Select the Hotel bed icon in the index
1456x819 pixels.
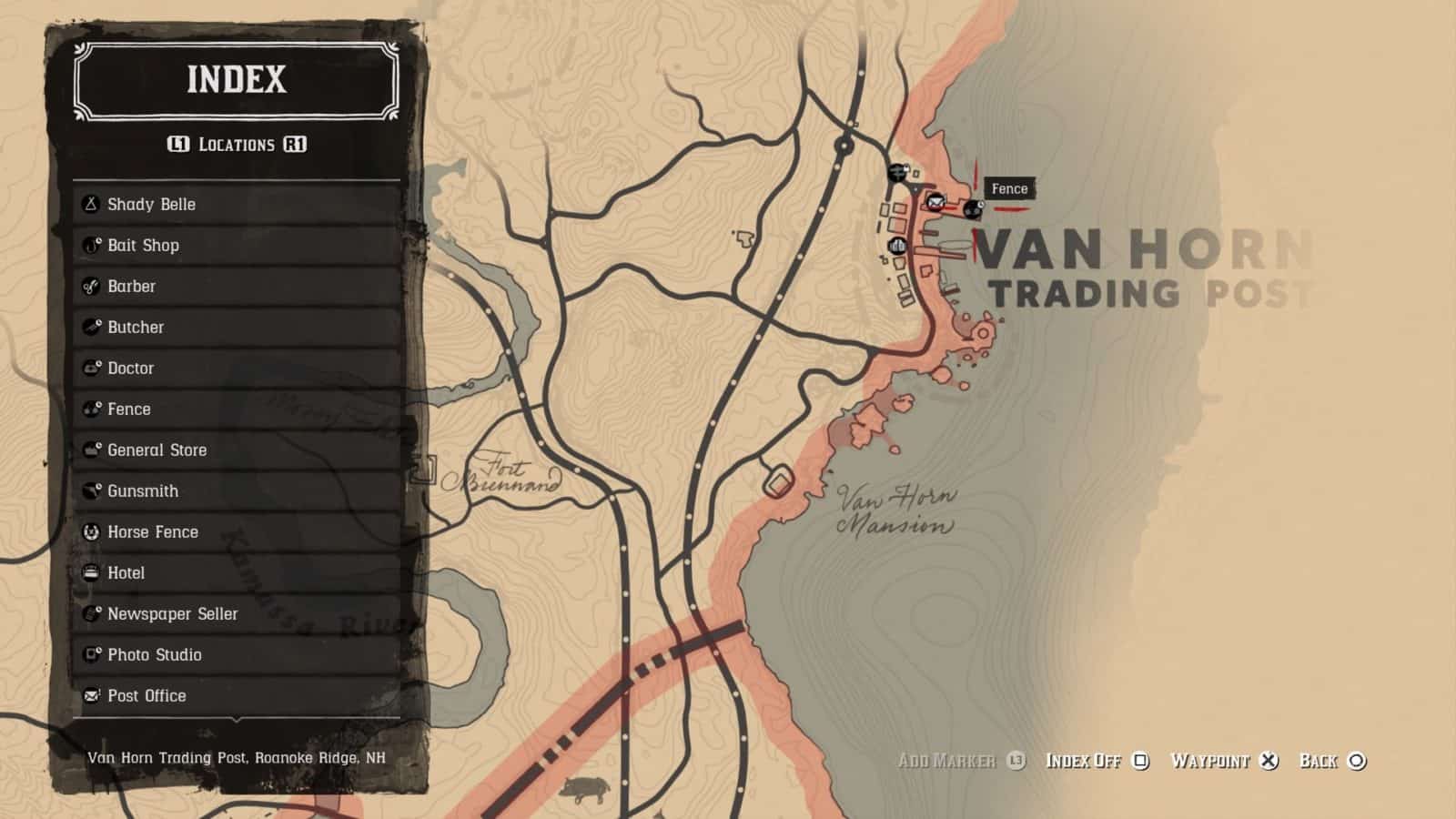click(90, 572)
